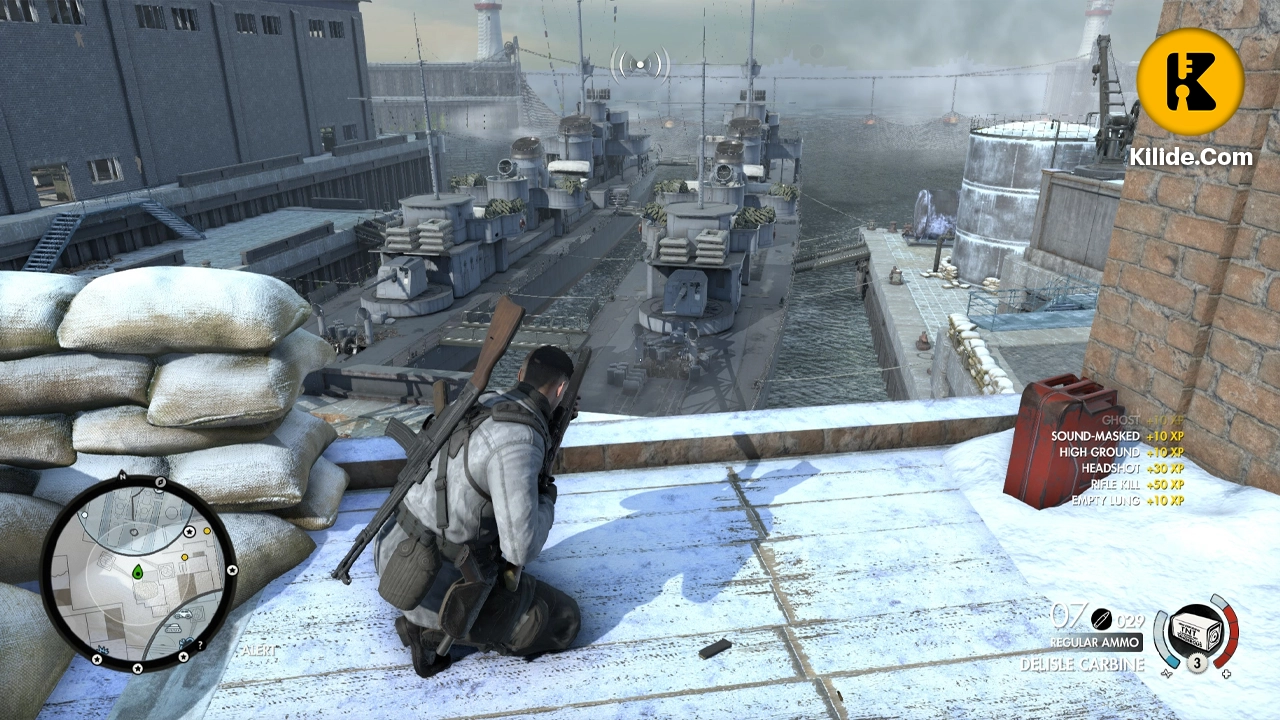This screenshot has height=720, width=1280.
Task: Click a yellow alert dot on the minimap
Action: (207, 531)
